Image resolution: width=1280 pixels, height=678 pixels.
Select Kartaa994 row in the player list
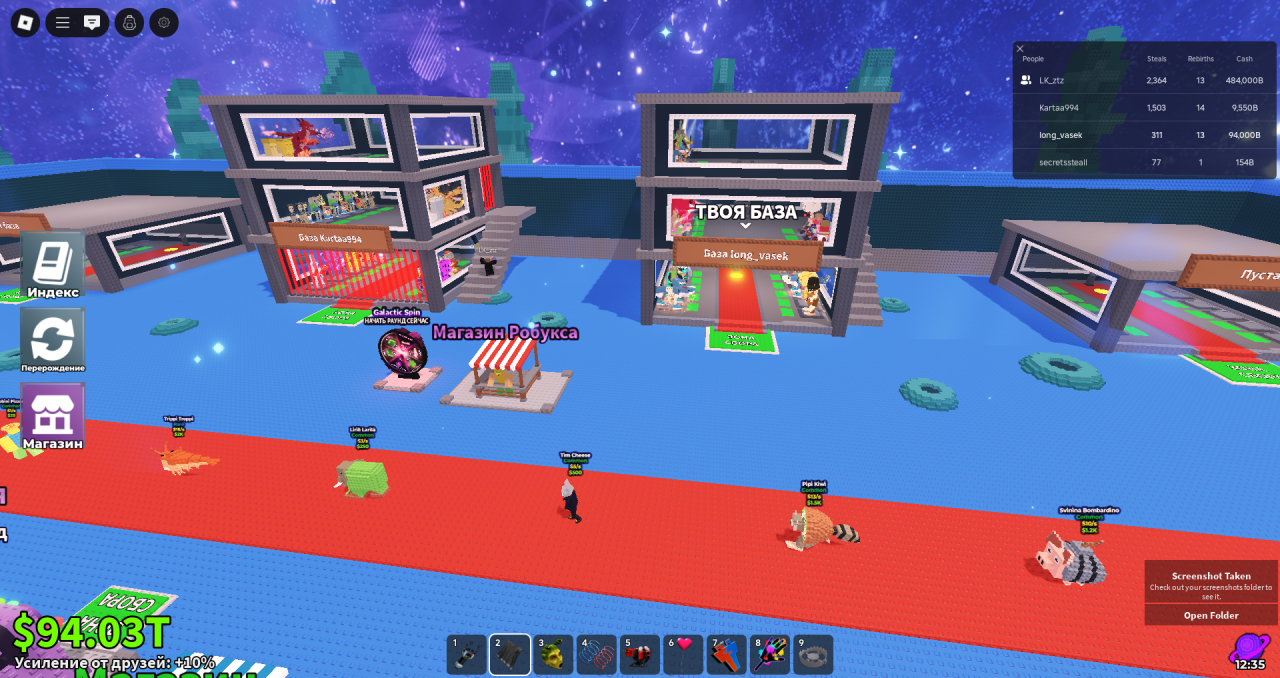(x=1058, y=107)
